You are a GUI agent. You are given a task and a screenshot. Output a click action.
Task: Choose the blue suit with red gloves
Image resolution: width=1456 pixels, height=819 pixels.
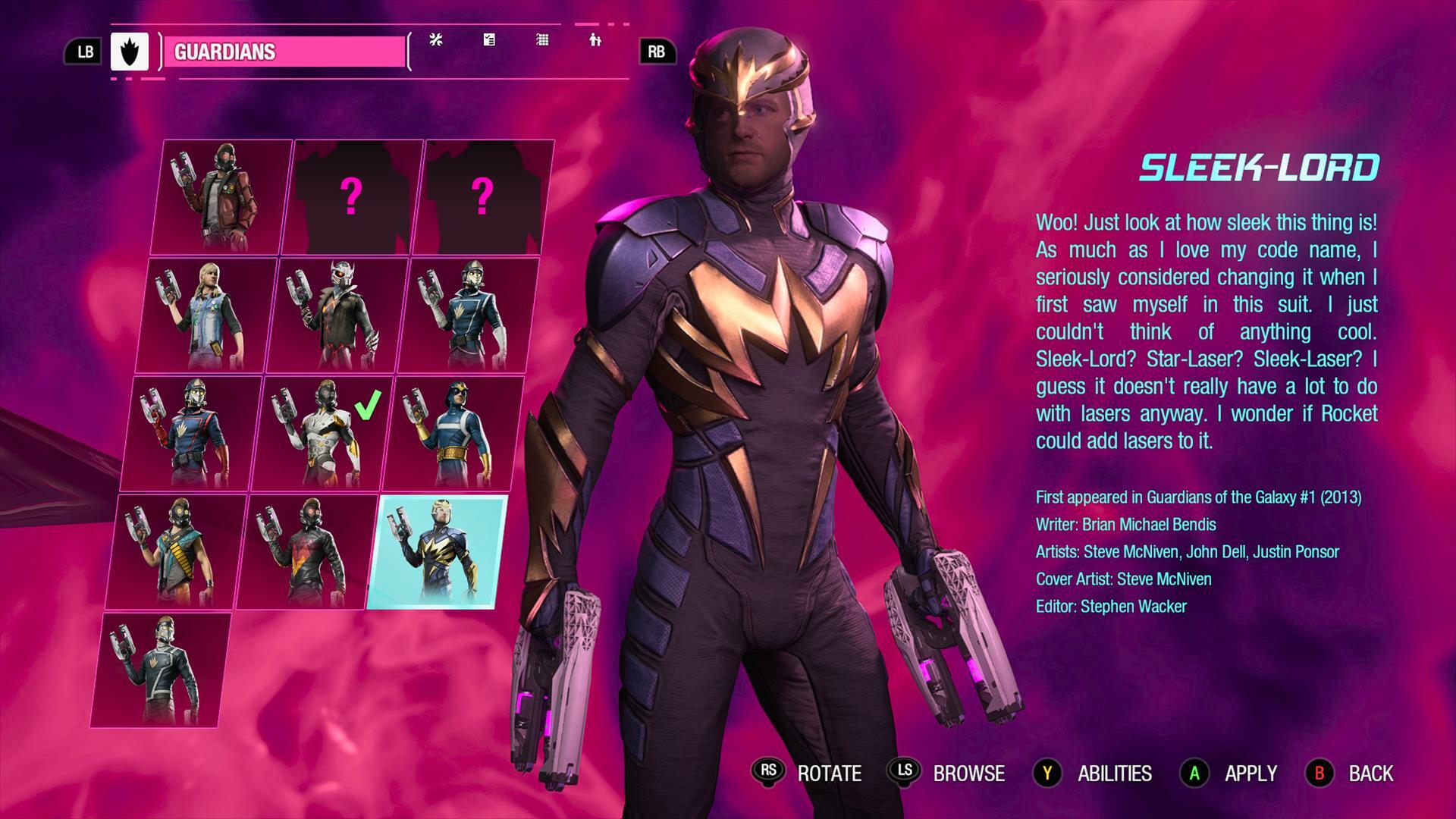click(x=193, y=434)
